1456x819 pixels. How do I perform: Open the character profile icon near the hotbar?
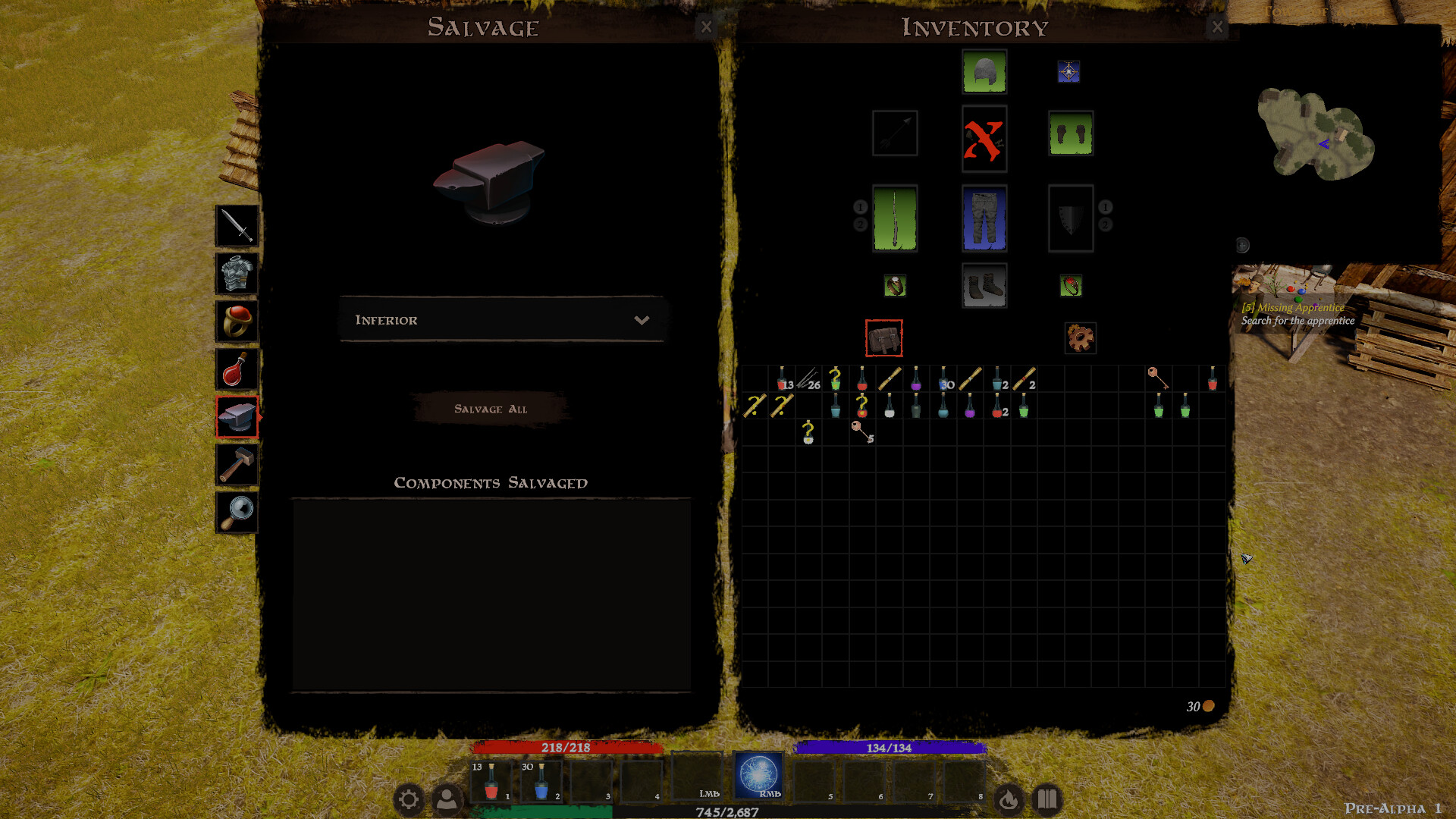[449, 799]
